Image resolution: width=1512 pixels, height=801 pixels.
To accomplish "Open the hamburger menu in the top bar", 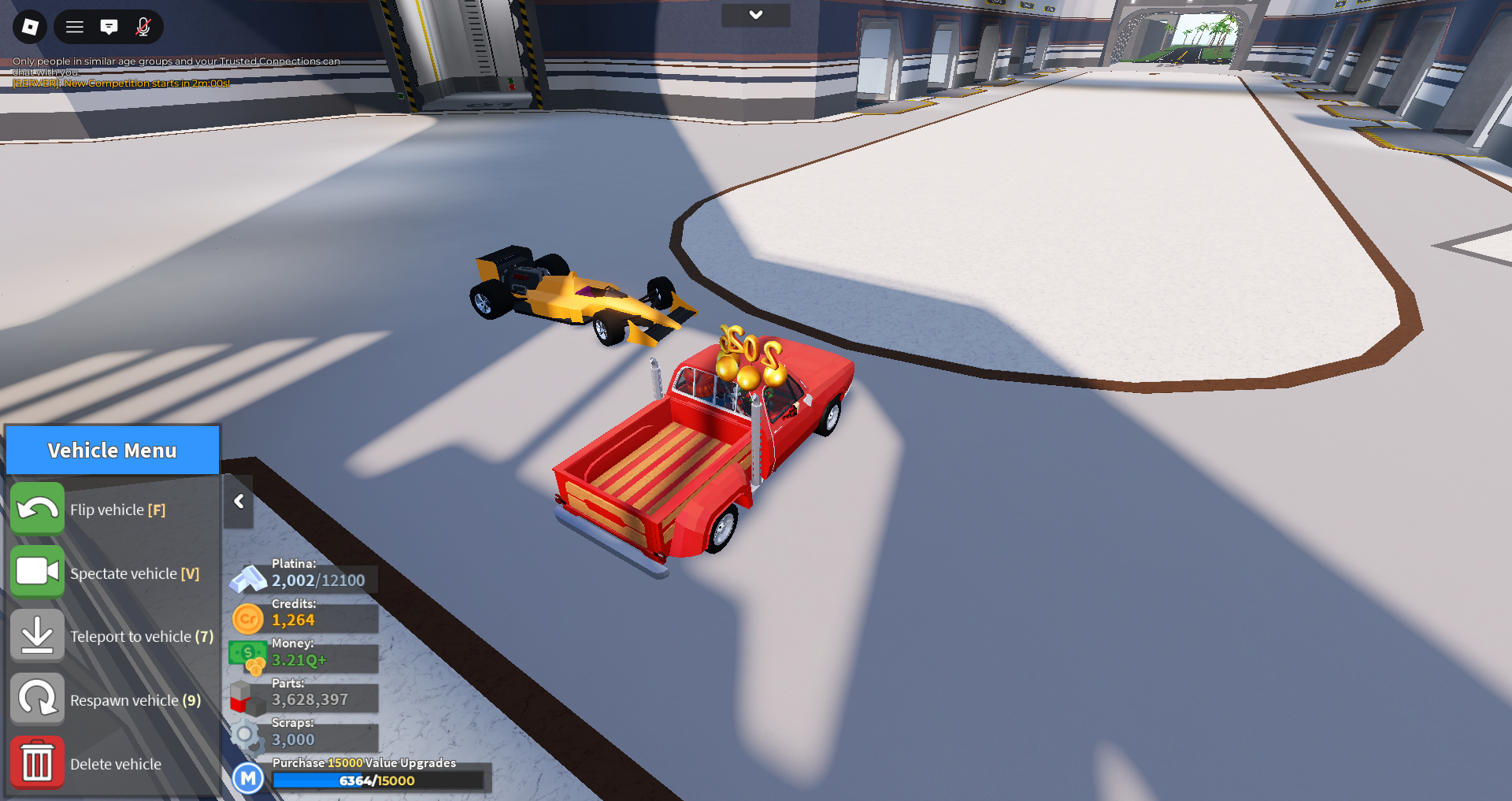I will (x=75, y=27).
